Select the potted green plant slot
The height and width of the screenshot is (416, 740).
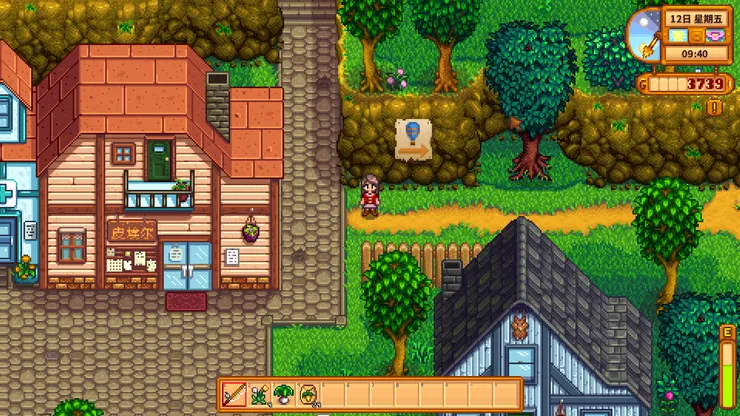tap(284, 394)
